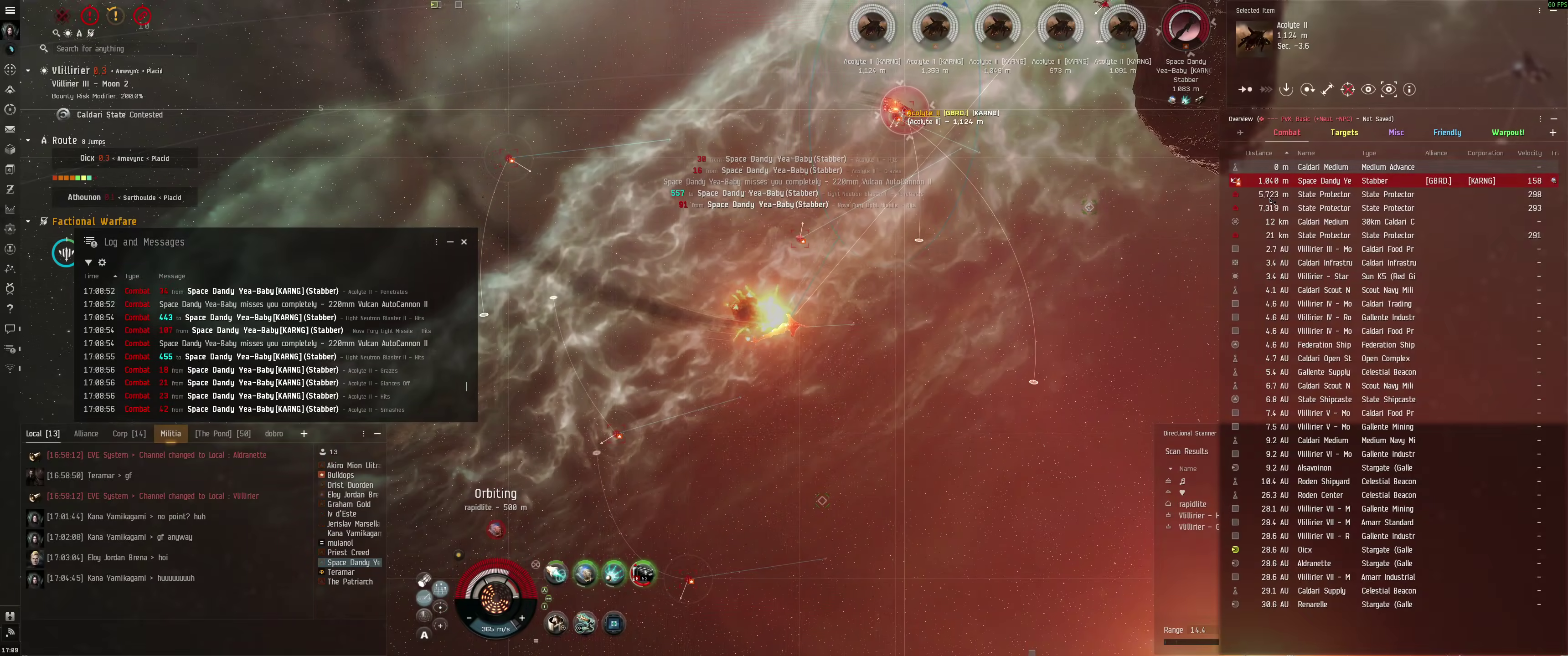The image size is (1568, 656).
Task: Collapse the Factional Warfare panel
Action: 28,221
